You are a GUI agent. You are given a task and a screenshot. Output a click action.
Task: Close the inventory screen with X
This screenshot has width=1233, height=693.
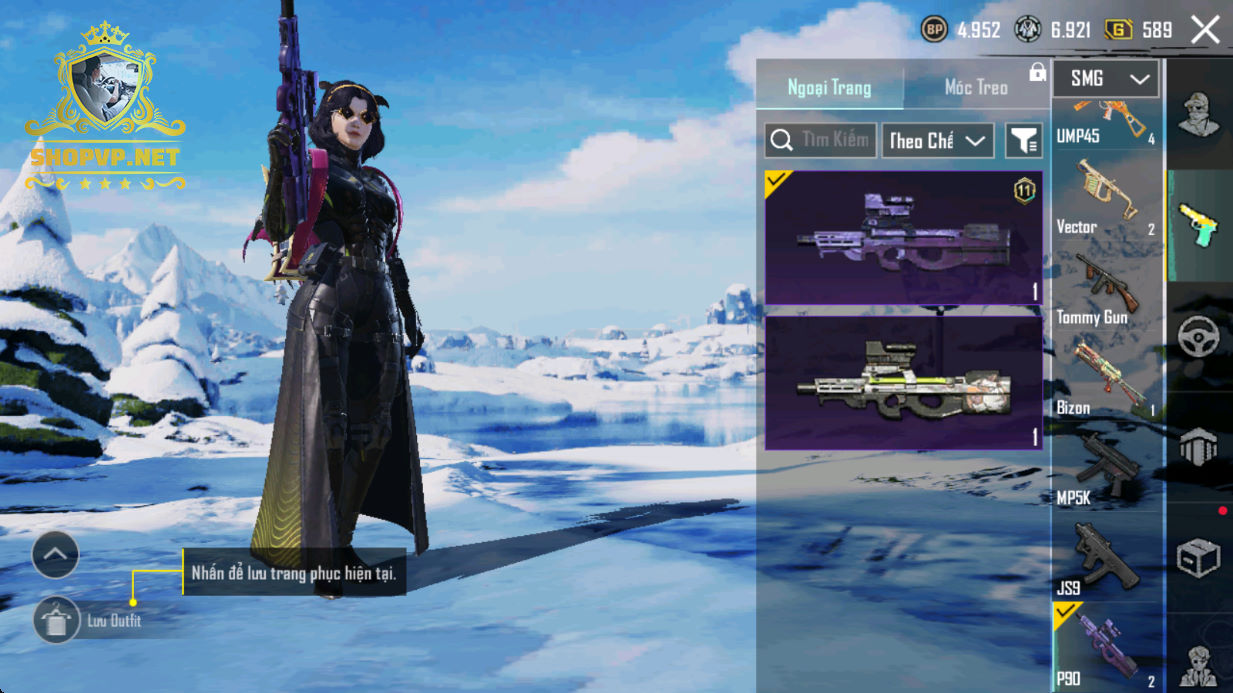[x=1205, y=30]
